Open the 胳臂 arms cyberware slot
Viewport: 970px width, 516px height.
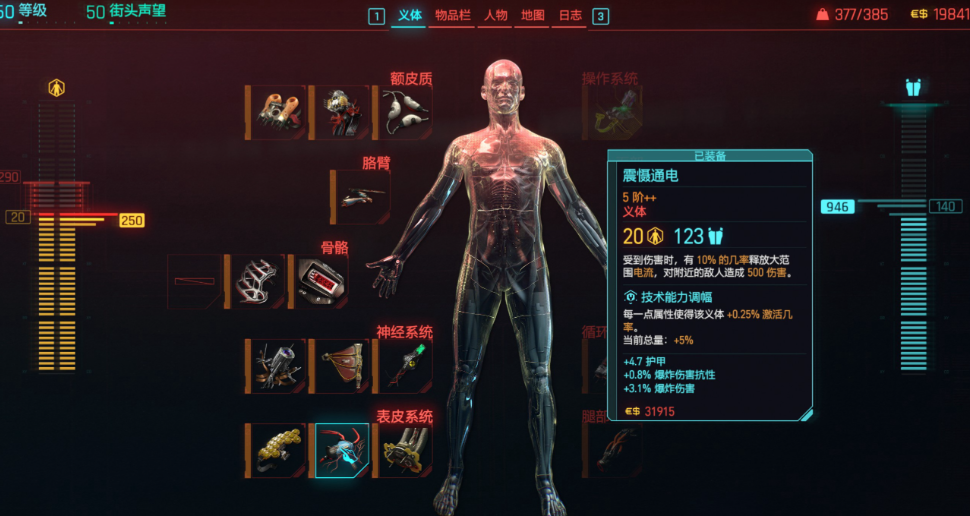tap(360, 196)
